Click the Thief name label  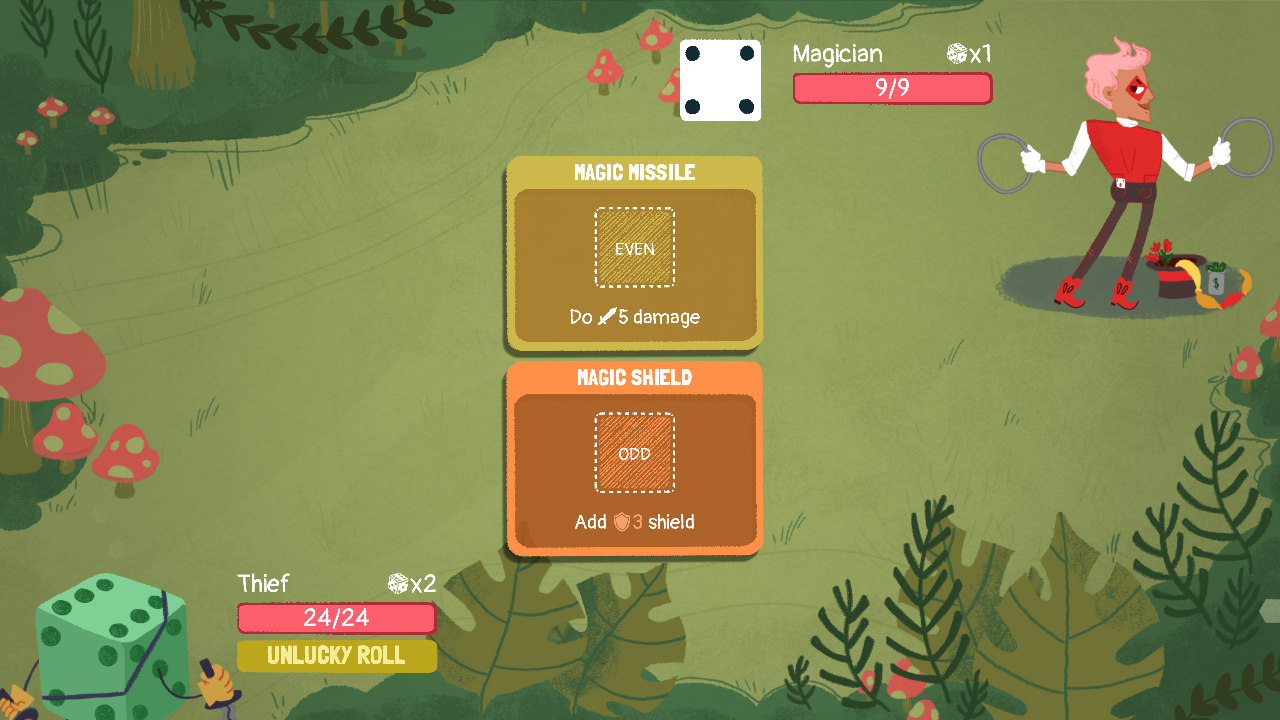263,584
